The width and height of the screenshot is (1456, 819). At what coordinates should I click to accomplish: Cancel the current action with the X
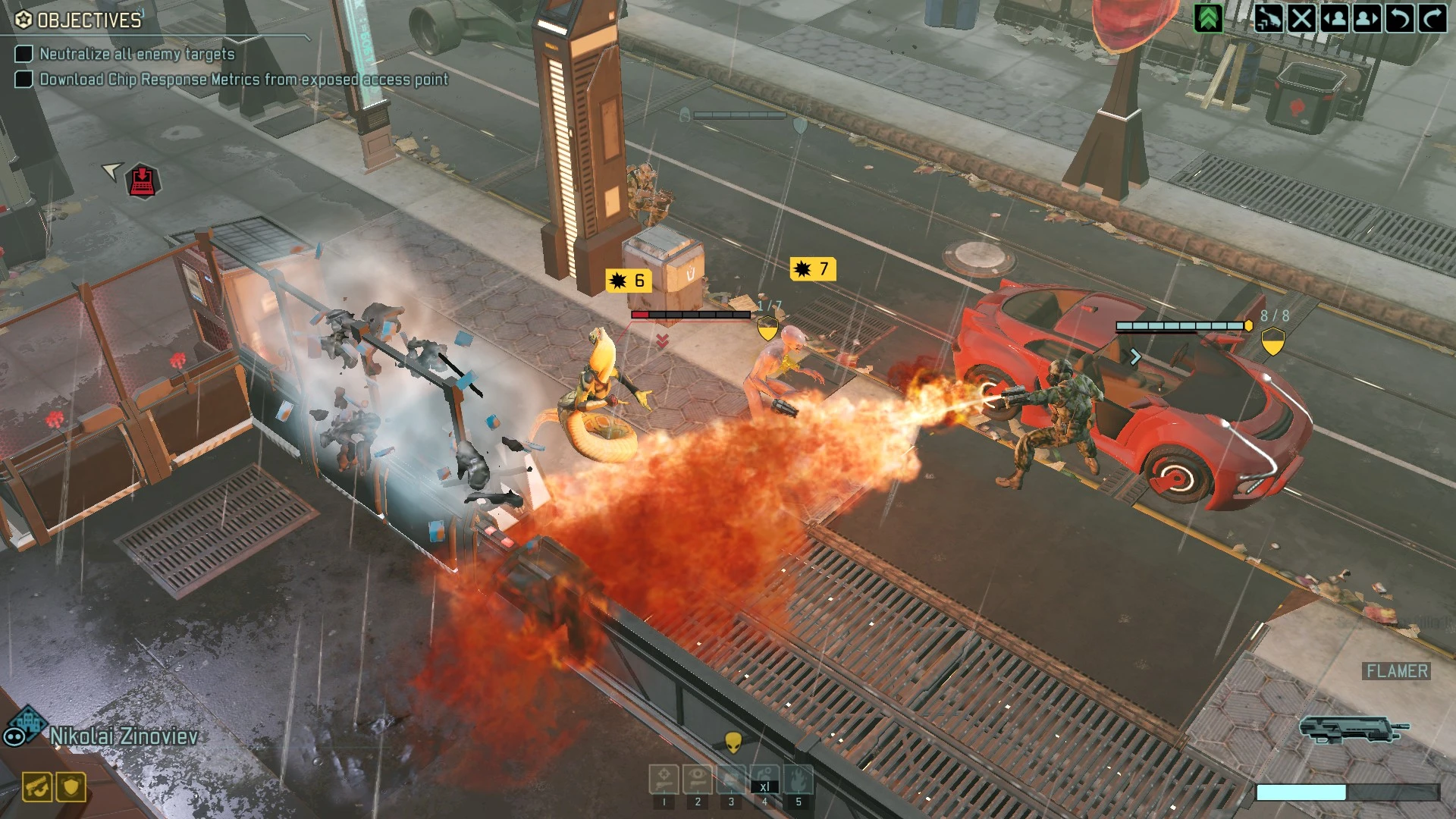click(1302, 18)
